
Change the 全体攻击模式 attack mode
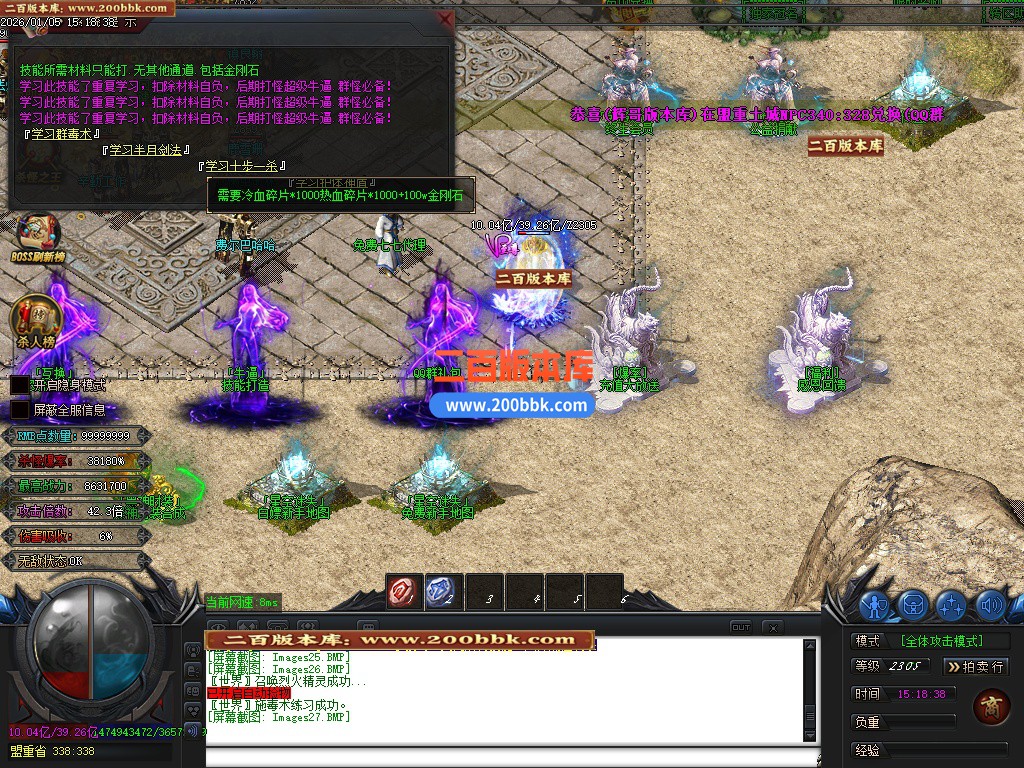941,641
